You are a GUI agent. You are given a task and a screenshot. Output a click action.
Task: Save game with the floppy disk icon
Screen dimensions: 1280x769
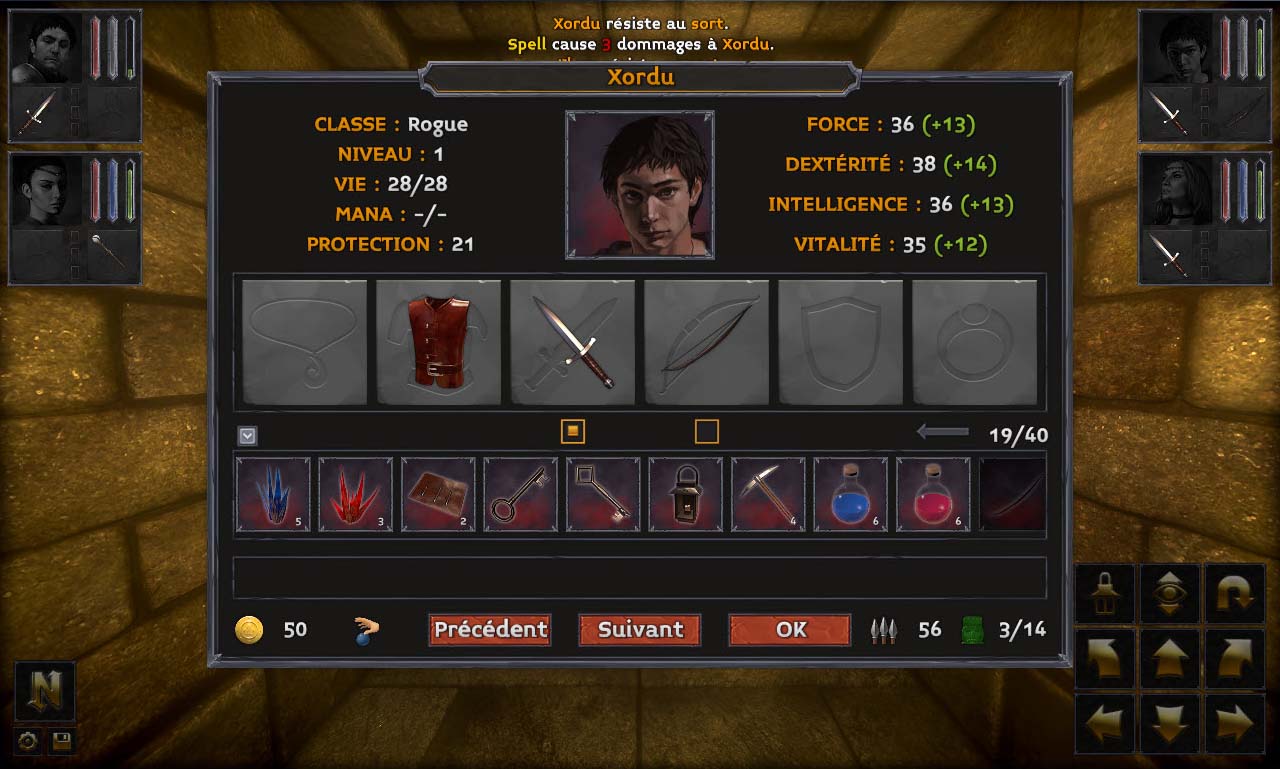pos(61,741)
